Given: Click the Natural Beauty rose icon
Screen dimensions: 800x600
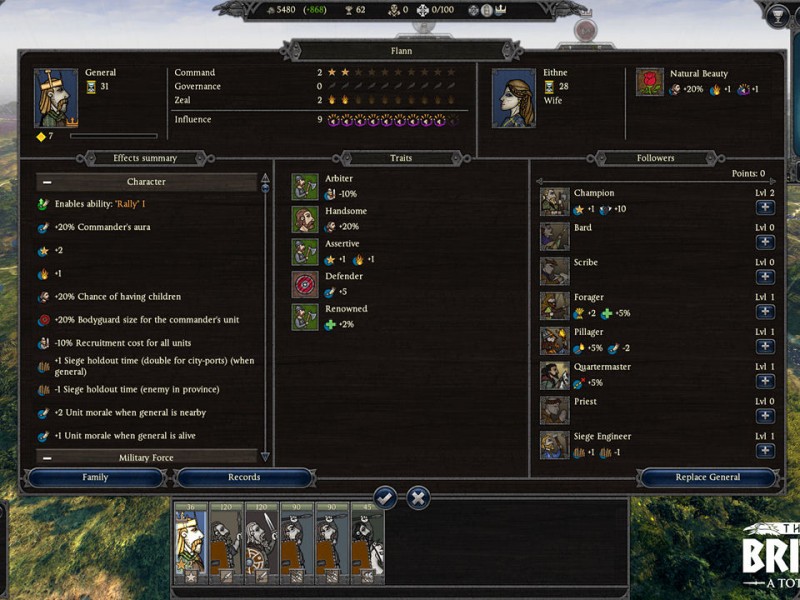Looking at the screenshot, I should click(651, 81).
